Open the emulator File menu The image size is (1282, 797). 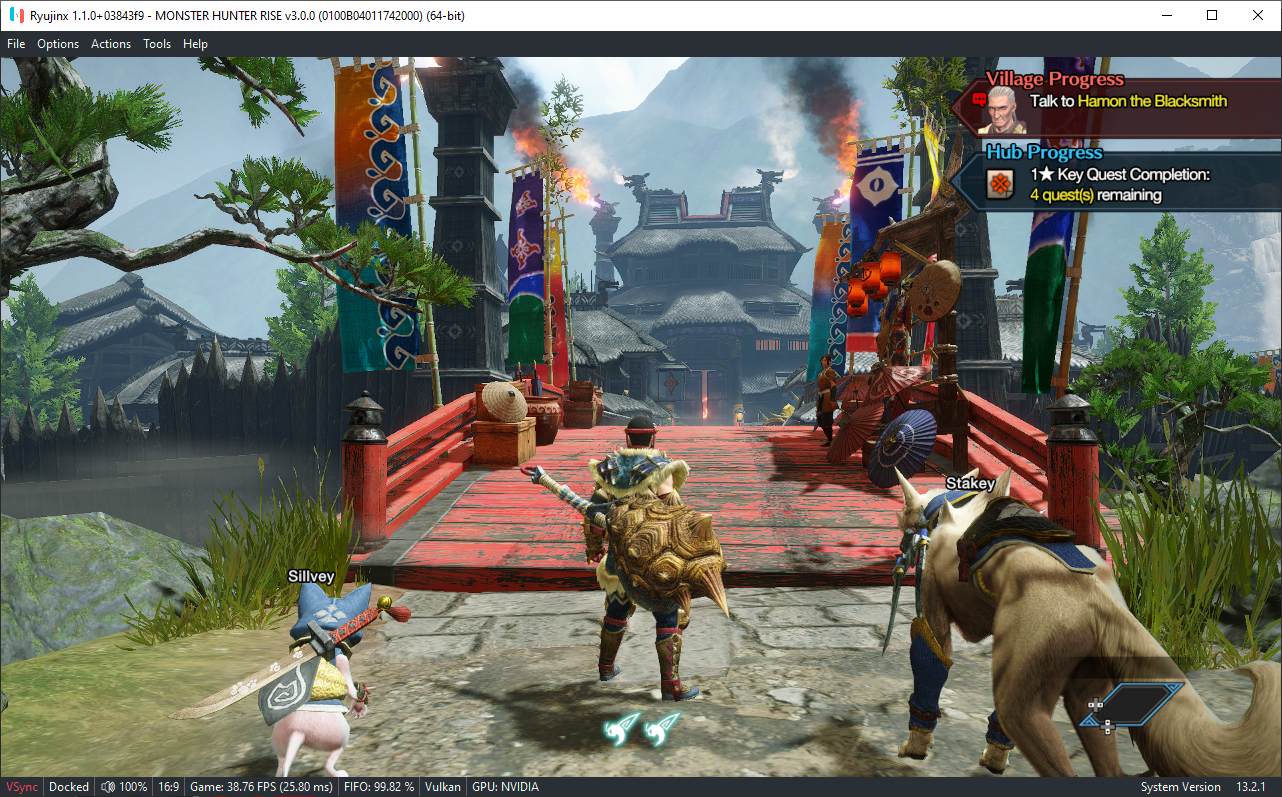click(16, 44)
